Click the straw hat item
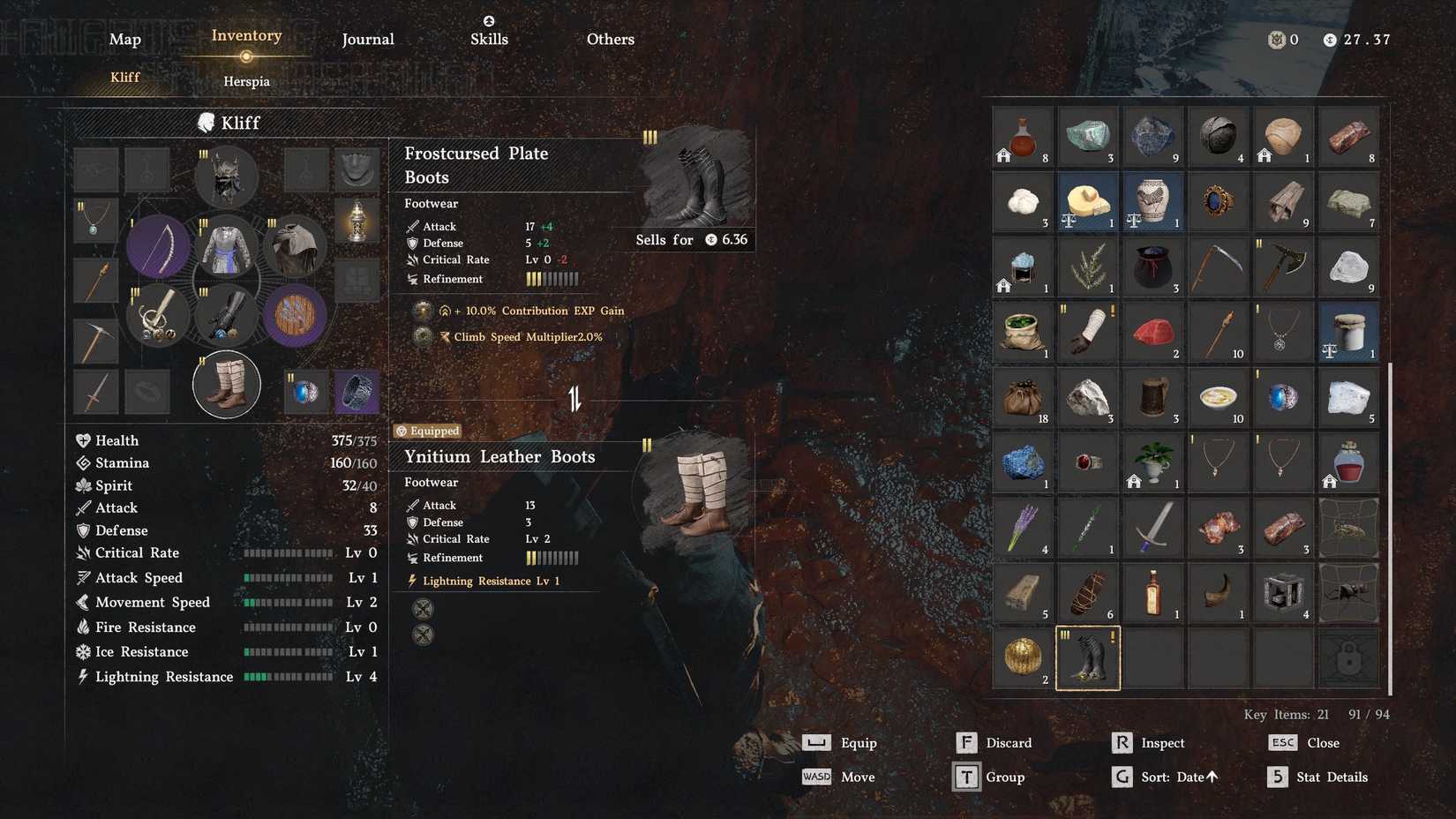The width and height of the screenshot is (1456, 819). (x=1087, y=201)
